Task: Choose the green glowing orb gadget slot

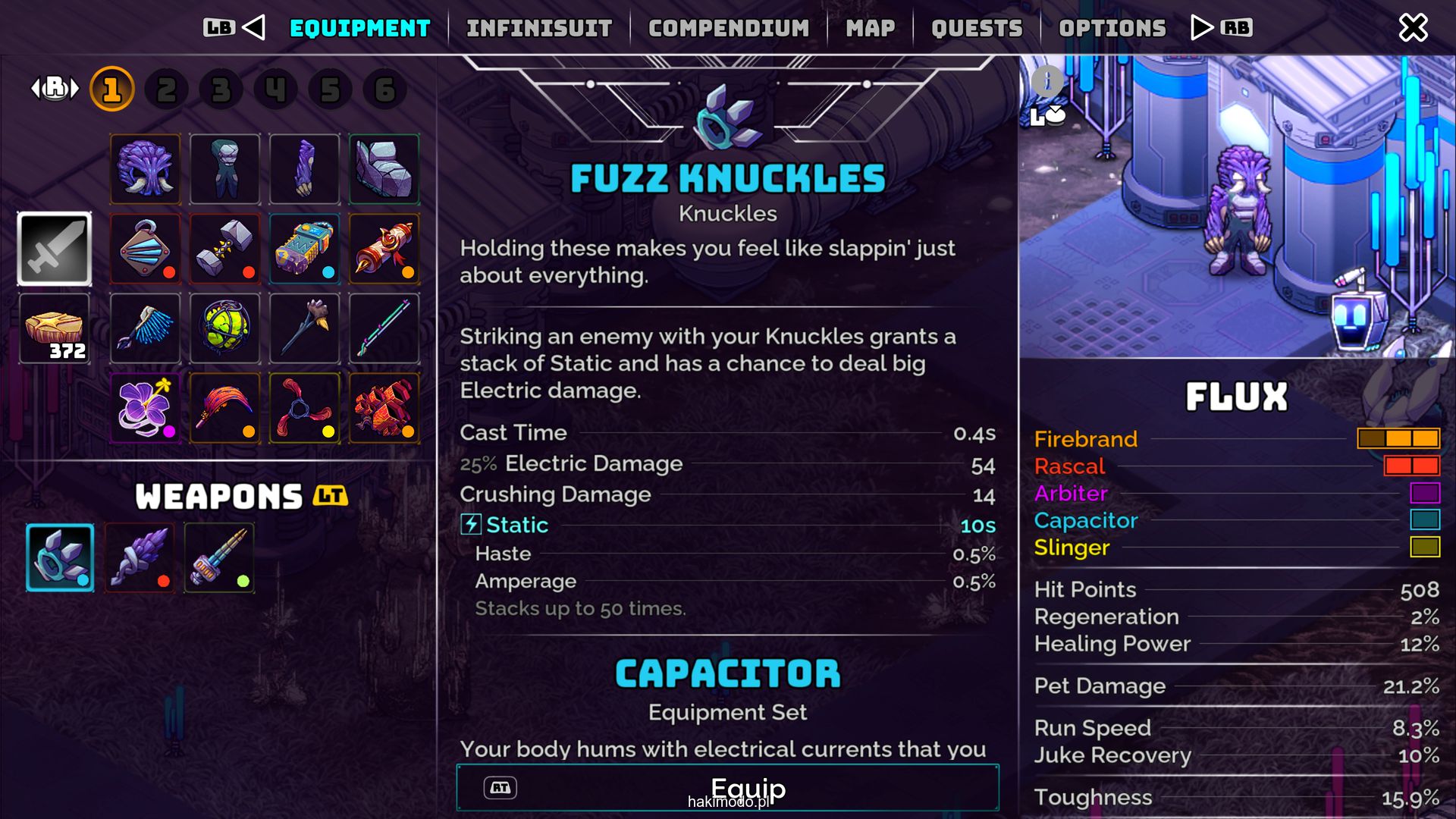Action: 225,328
